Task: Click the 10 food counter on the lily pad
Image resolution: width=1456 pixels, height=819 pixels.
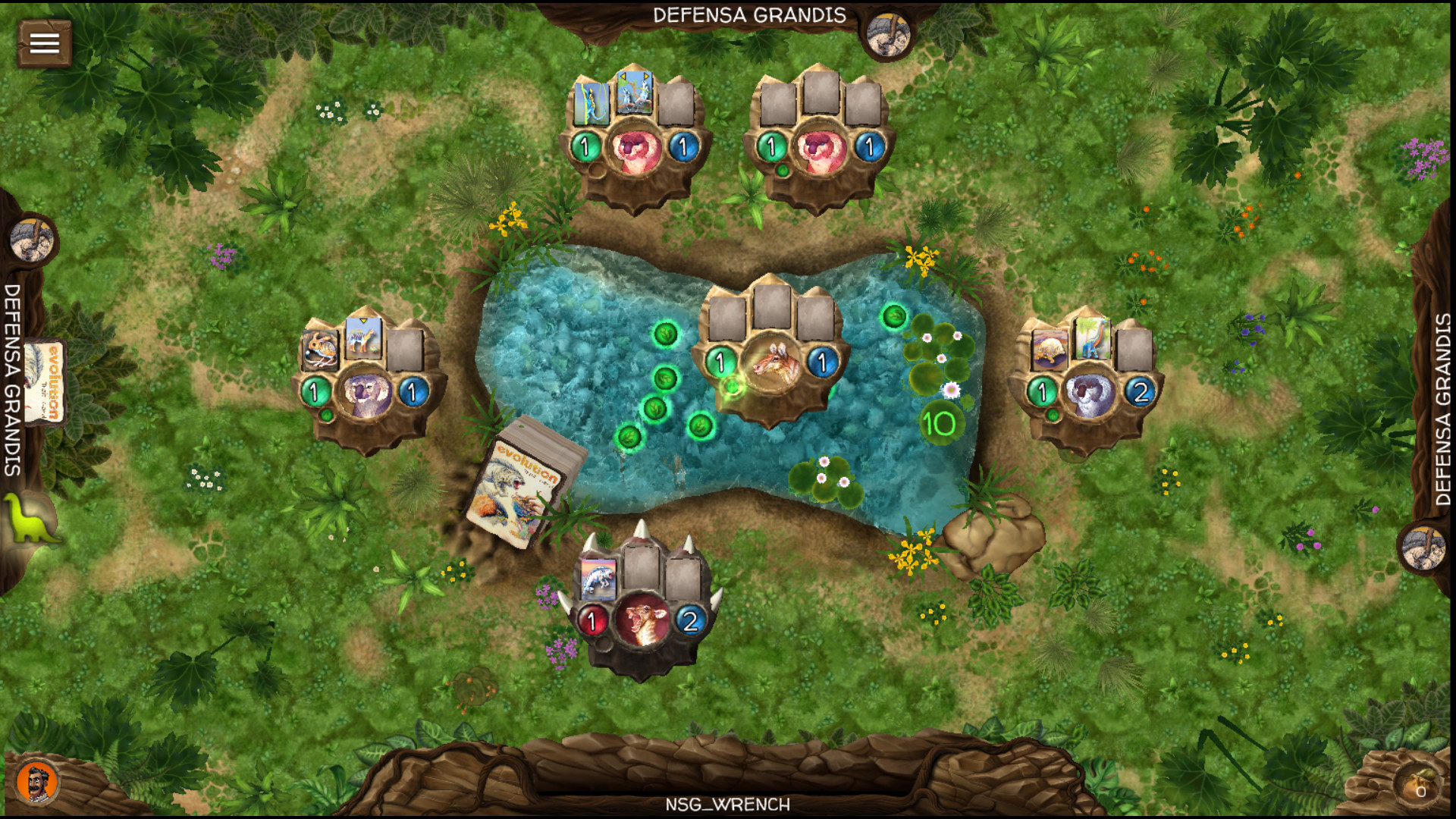Action: coord(940,422)
